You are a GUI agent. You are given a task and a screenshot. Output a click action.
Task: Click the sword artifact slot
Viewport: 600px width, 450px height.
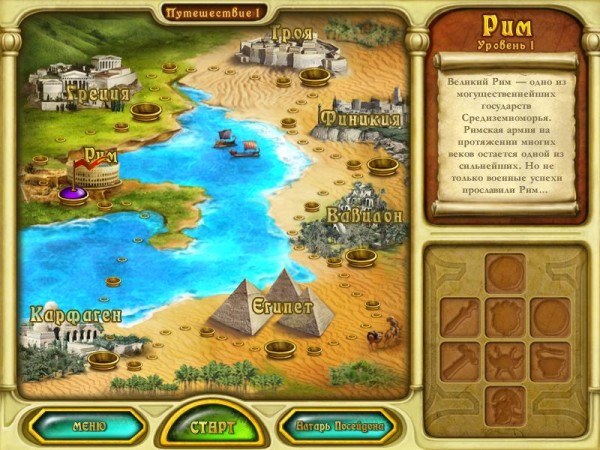click(460, 316)
